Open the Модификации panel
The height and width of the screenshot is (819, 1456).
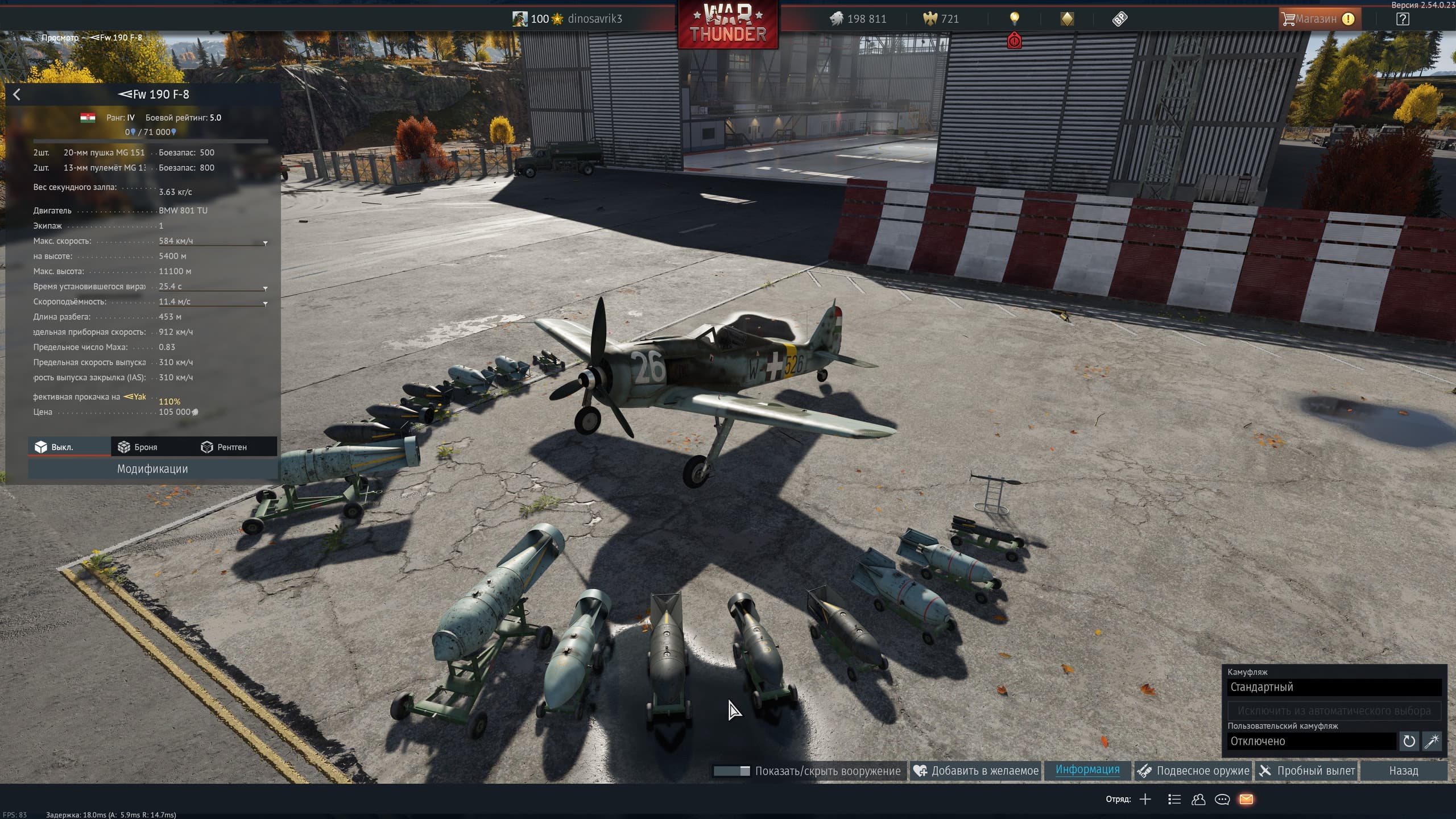(x=152, y=469)
